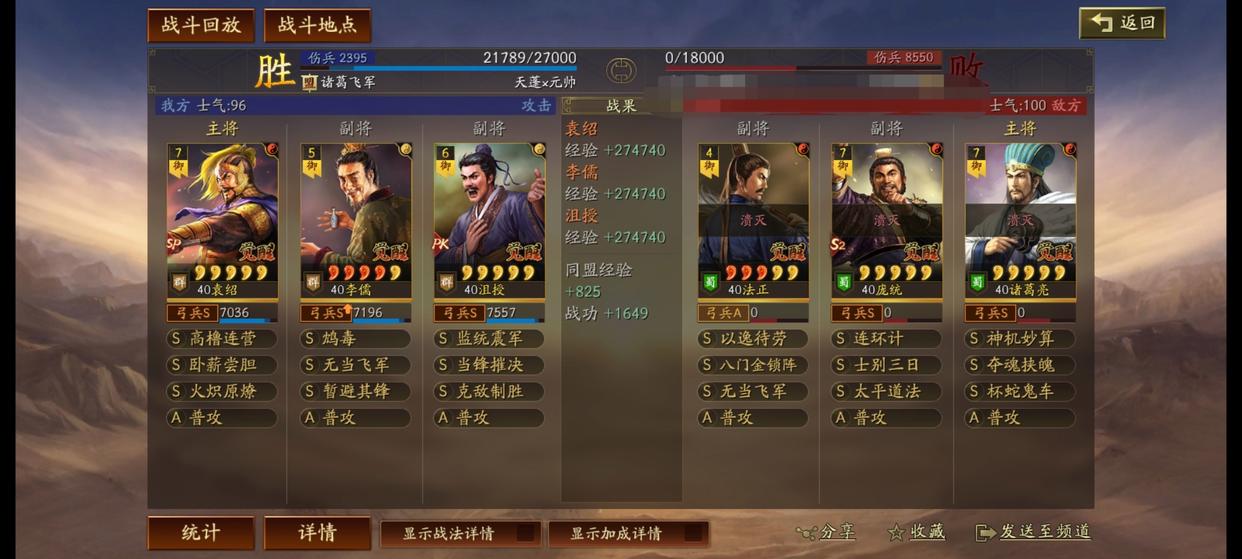Image resolution: width=1242 pixels, height=559 pixels.
Task: Share the battle report via 分享
Action: point(826,533)
